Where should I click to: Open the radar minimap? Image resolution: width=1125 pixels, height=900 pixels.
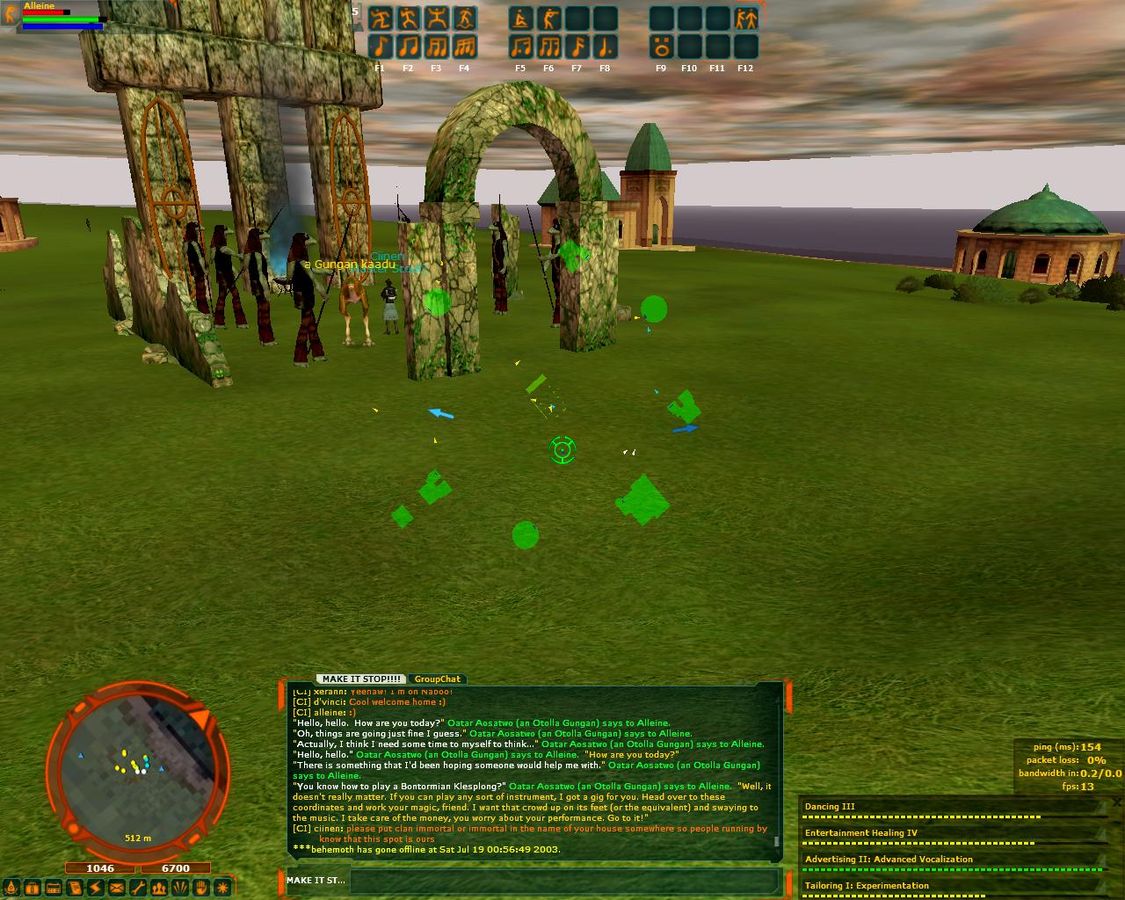138,769
